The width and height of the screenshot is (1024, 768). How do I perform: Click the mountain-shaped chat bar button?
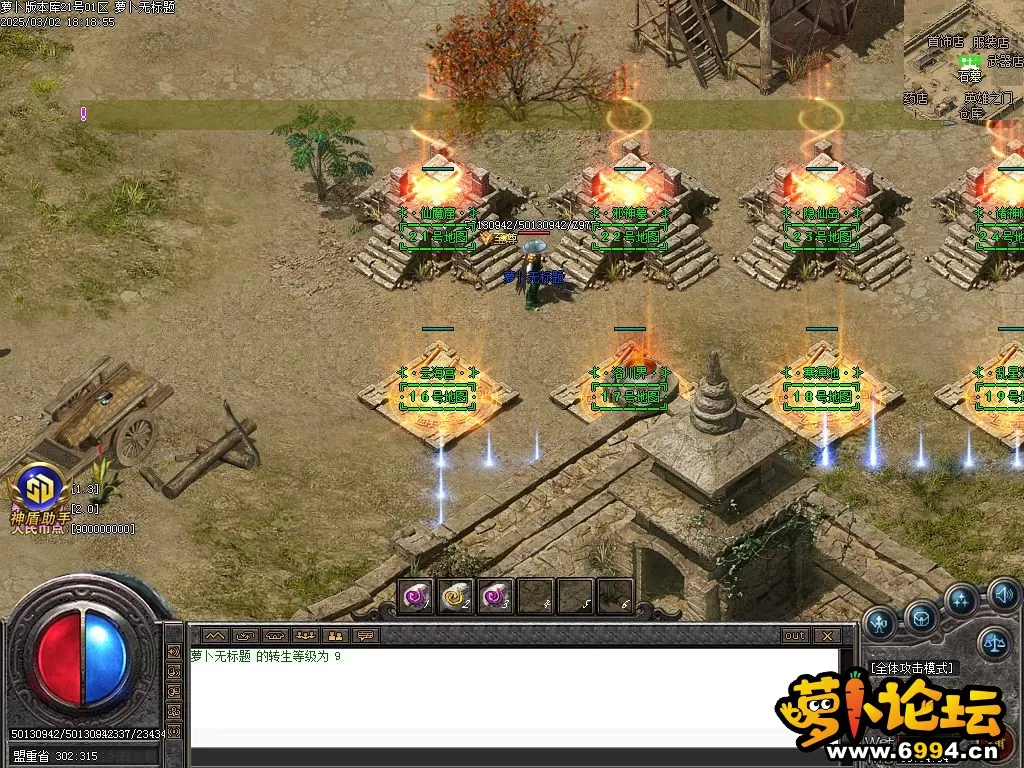click(216, 635)
